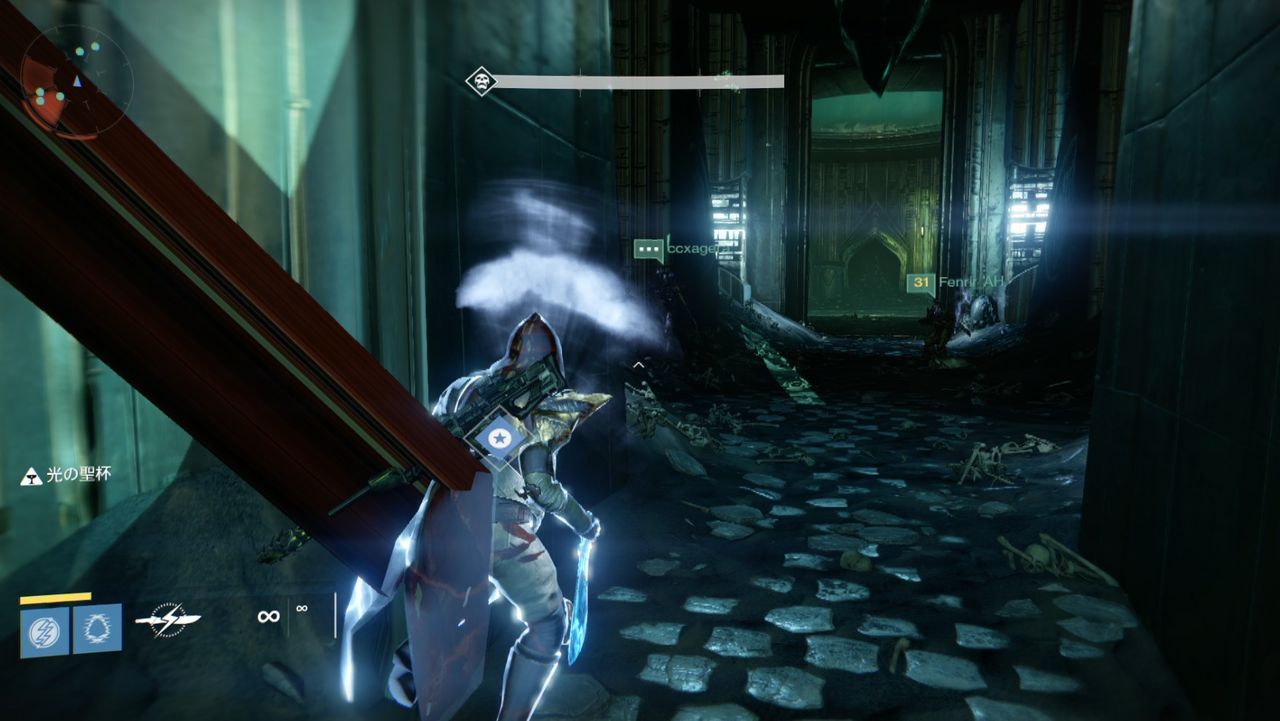
Task: Click the star waypoint marker
Action: point(497,437)
